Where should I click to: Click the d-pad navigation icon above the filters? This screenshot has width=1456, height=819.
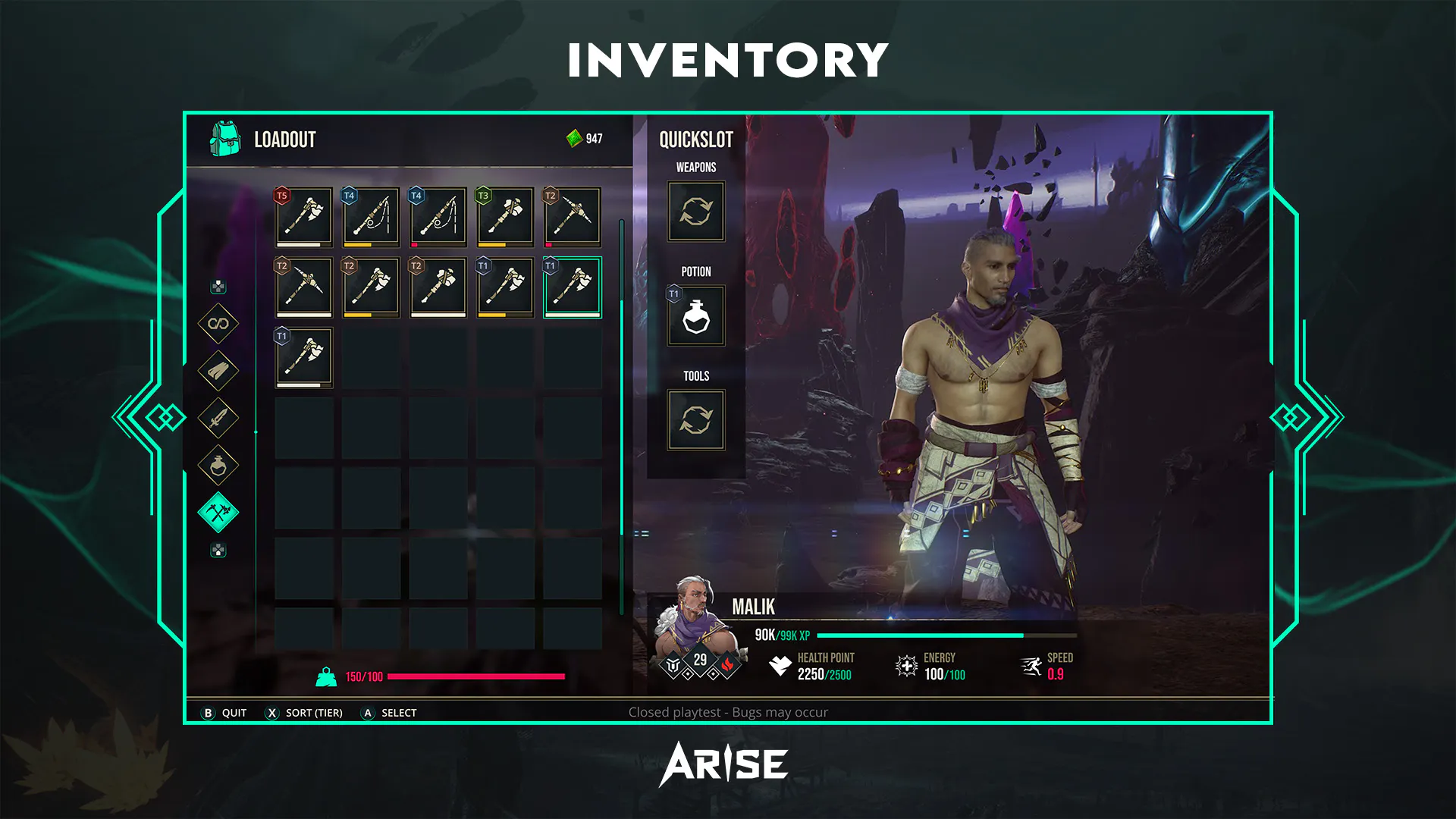point(218,287)
